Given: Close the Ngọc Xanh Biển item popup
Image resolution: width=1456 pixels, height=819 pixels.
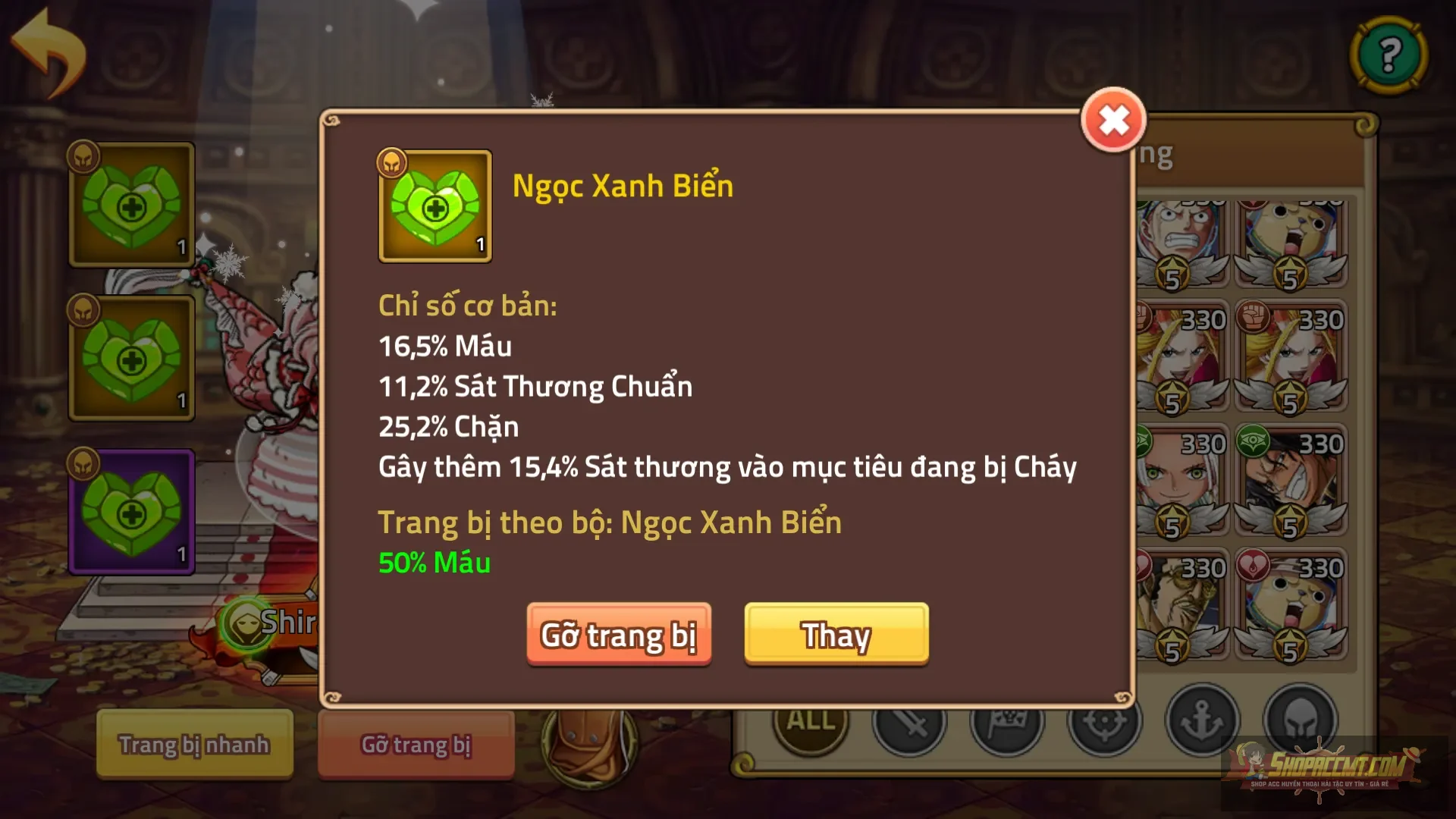Looking at the screenshot, I should (1113, 121).
